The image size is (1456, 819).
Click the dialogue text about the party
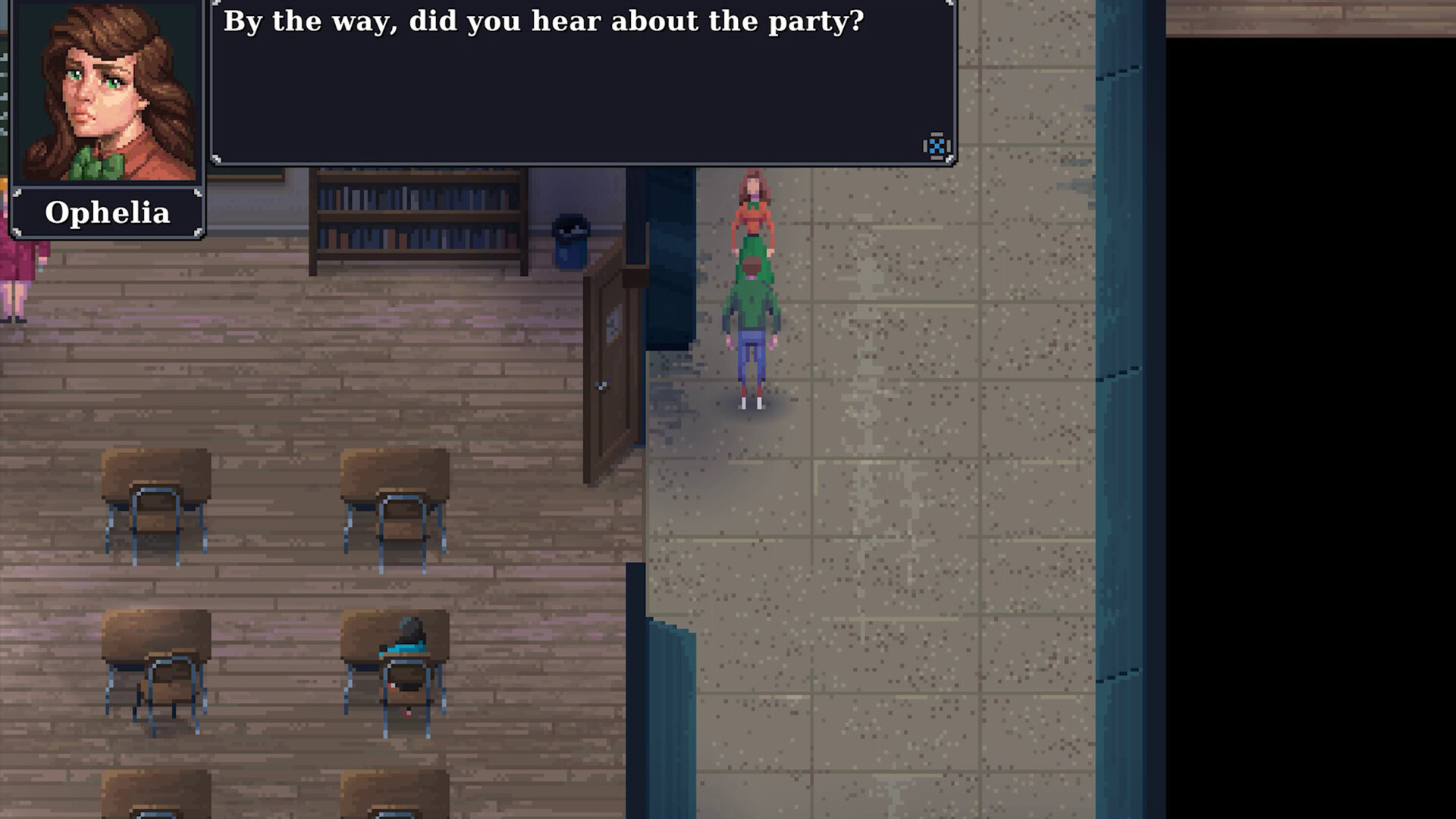point(542,22)
